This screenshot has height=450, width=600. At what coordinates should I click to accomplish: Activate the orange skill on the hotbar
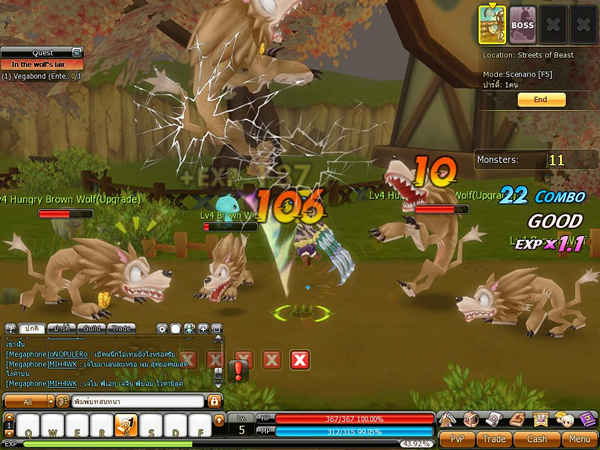tap(126, 425)
